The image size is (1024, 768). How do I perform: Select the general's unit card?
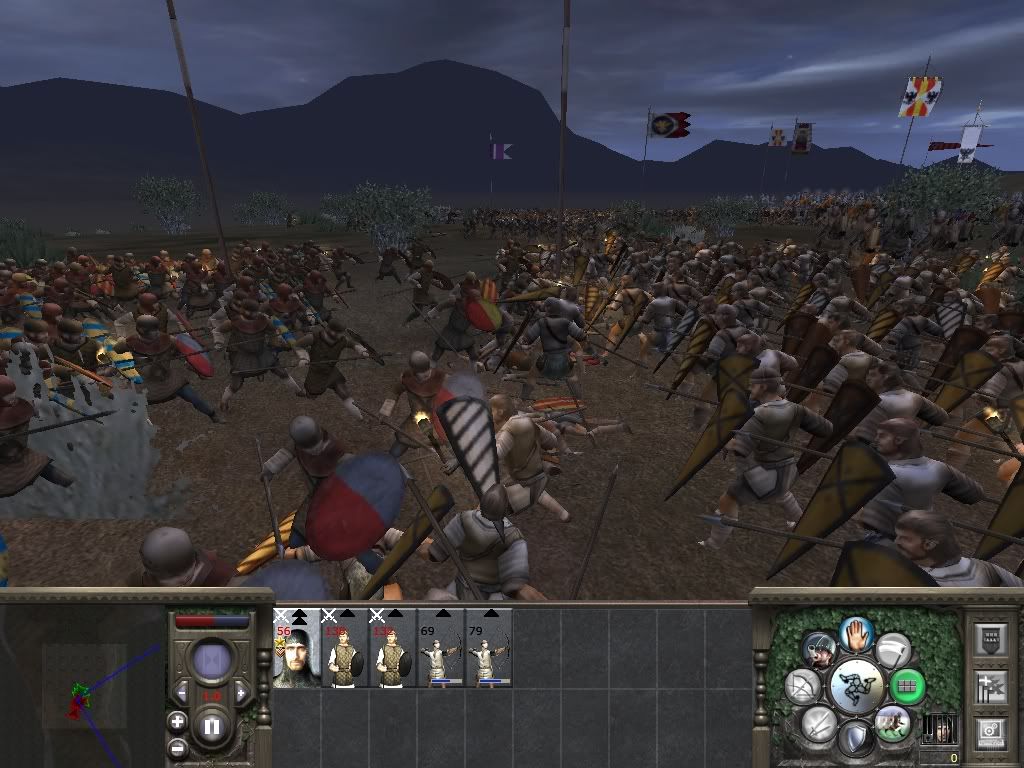click(x=295, y=648)
